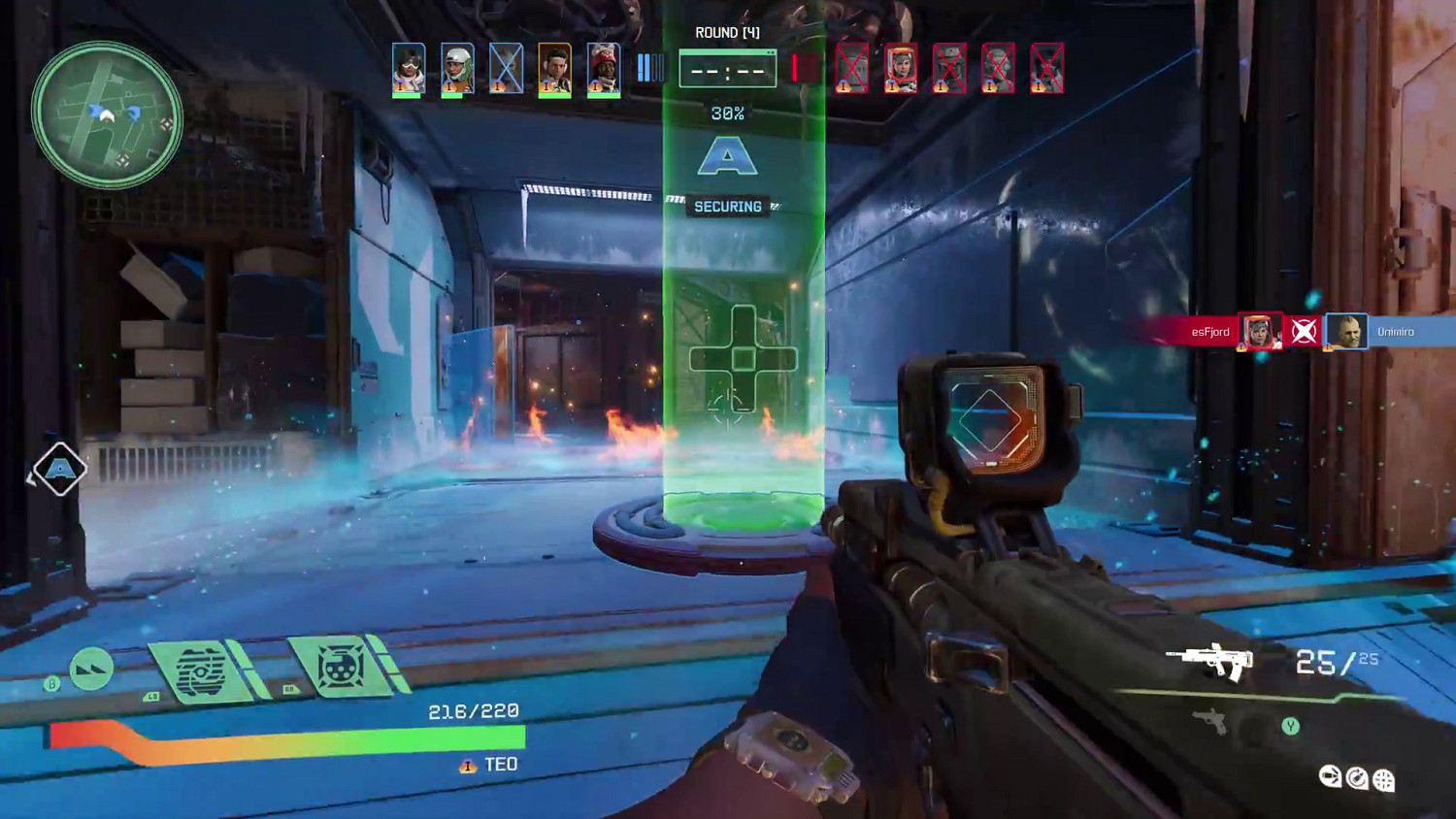1456x819 pixels.
Task: Select the teammate portrait with white helmet
Action: coord(457,69)
